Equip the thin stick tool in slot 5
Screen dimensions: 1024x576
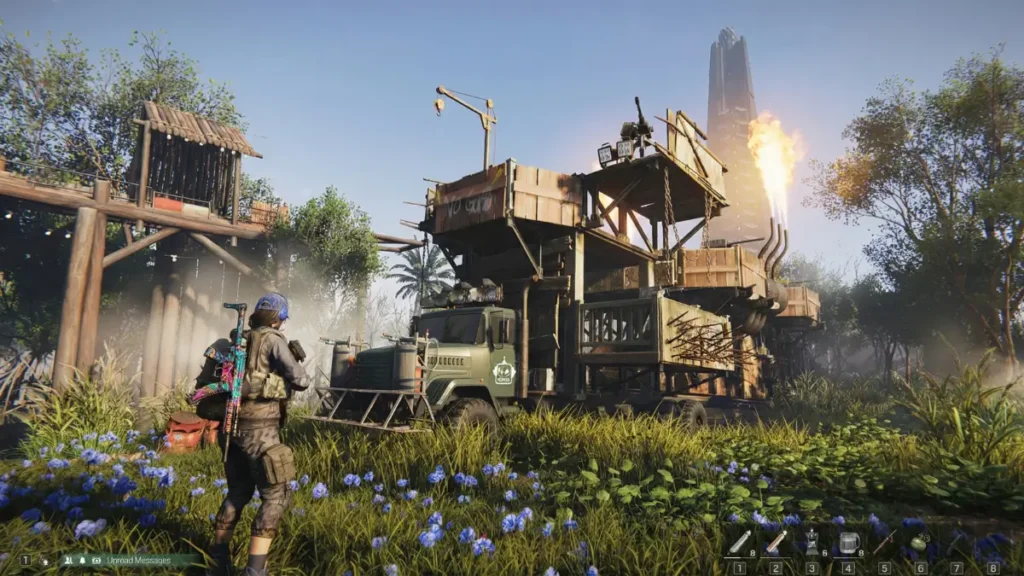[885, 543]
